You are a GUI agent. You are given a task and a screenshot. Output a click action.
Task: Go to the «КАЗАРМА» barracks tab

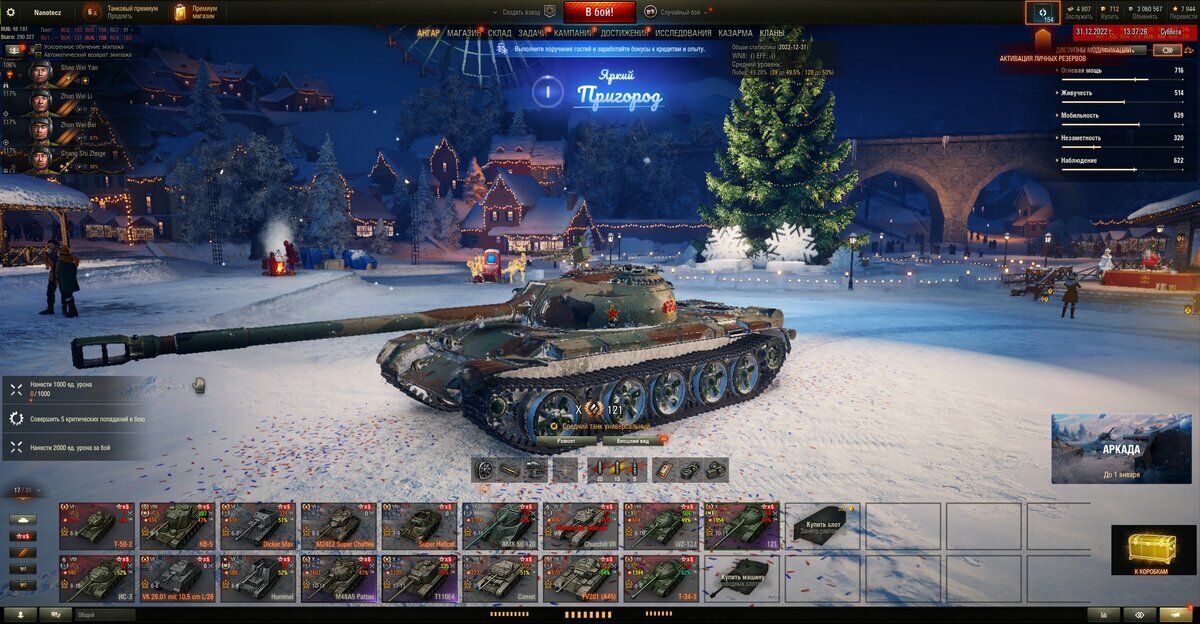click(x=735, y=33)
